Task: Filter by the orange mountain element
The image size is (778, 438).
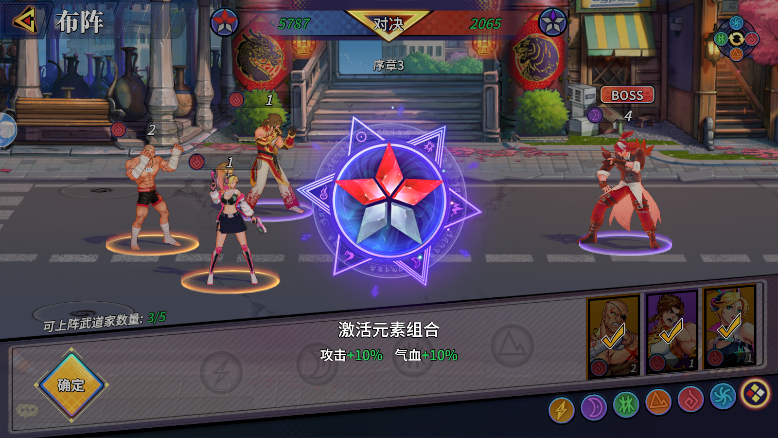Action: (x=658, y=403)
